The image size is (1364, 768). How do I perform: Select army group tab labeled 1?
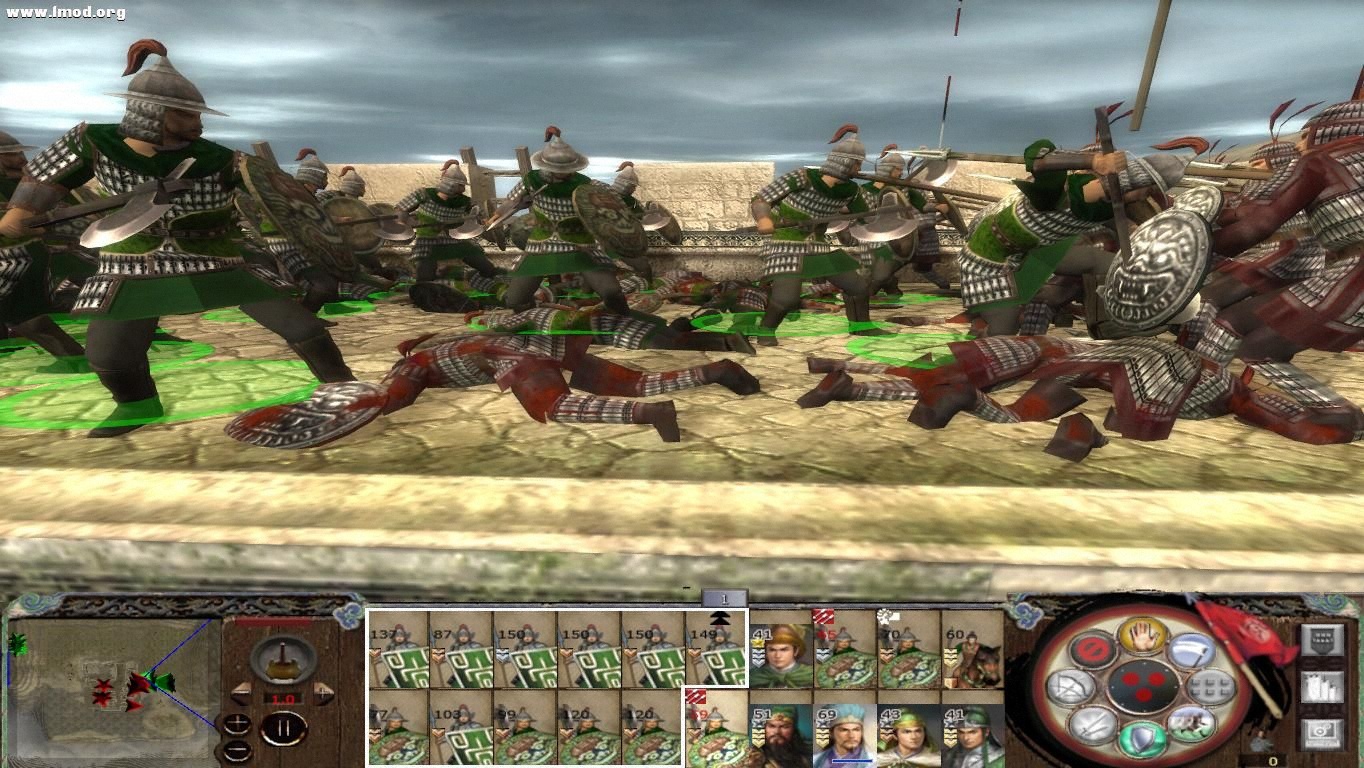click(725, 598)
